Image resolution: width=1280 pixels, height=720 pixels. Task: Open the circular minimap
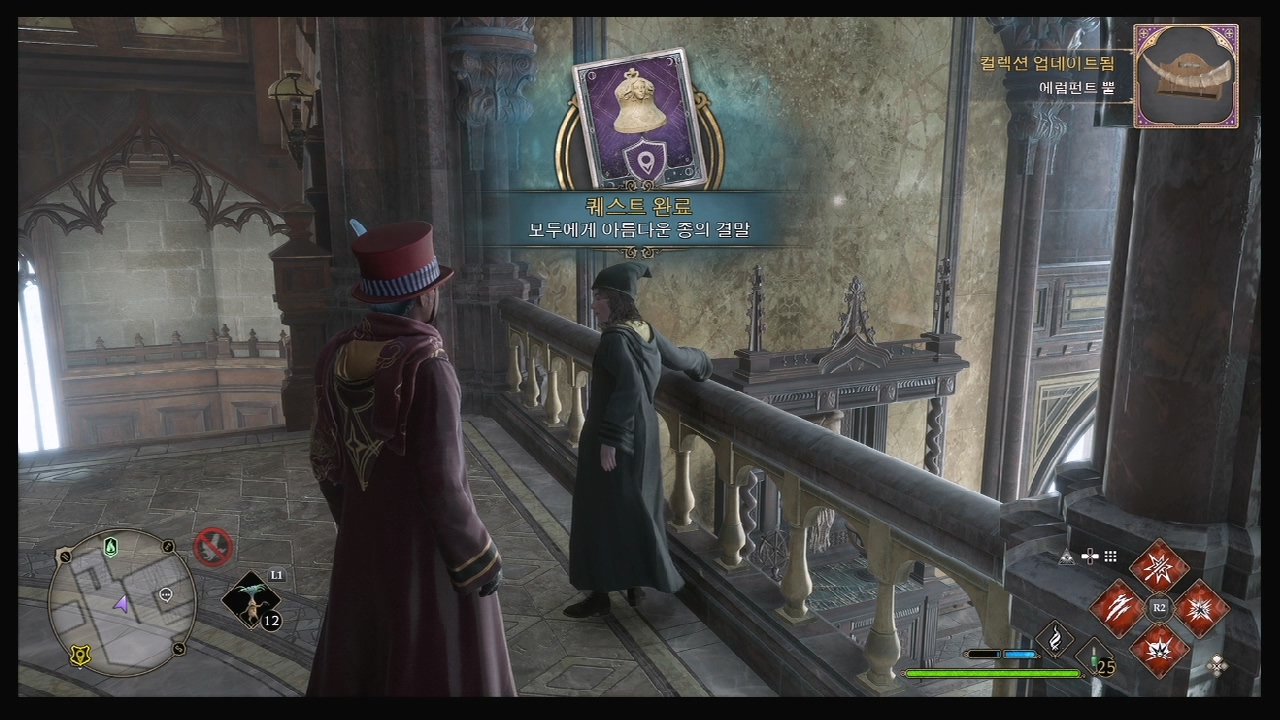click(122, 603)
